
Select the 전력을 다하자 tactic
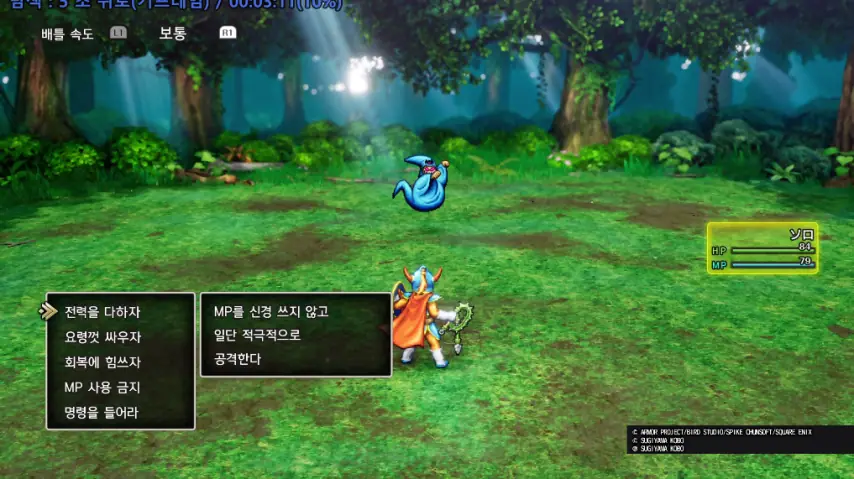click(x=102, y=312)
